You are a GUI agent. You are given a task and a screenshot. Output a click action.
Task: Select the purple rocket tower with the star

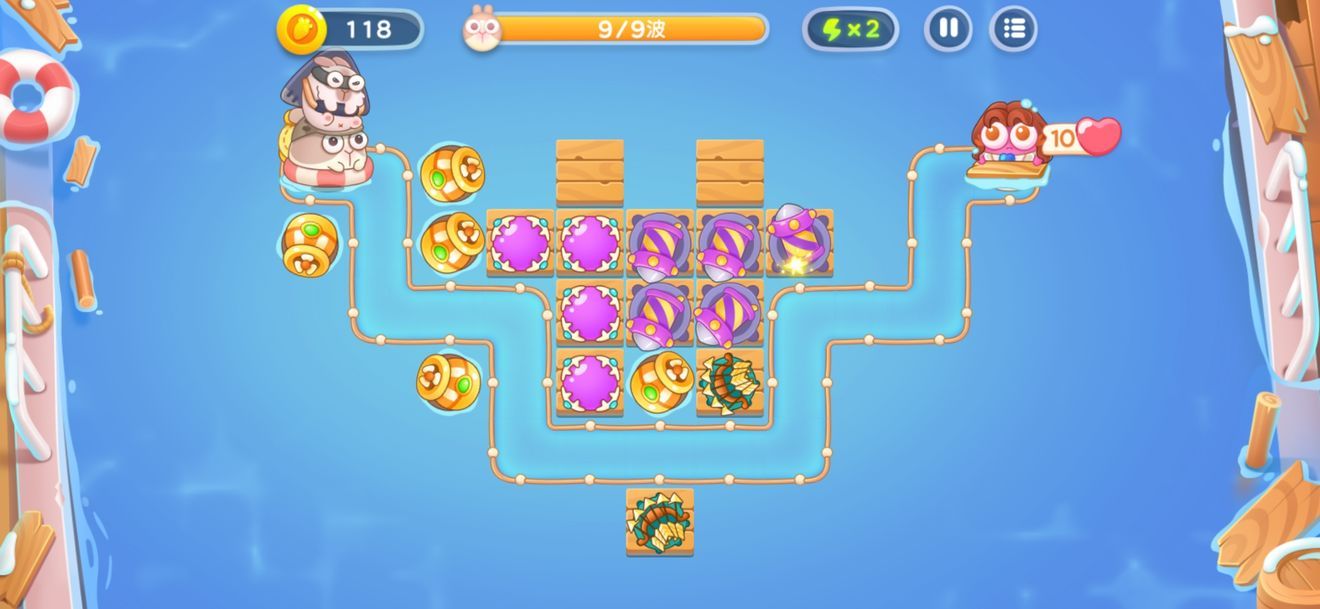(799, 241)
